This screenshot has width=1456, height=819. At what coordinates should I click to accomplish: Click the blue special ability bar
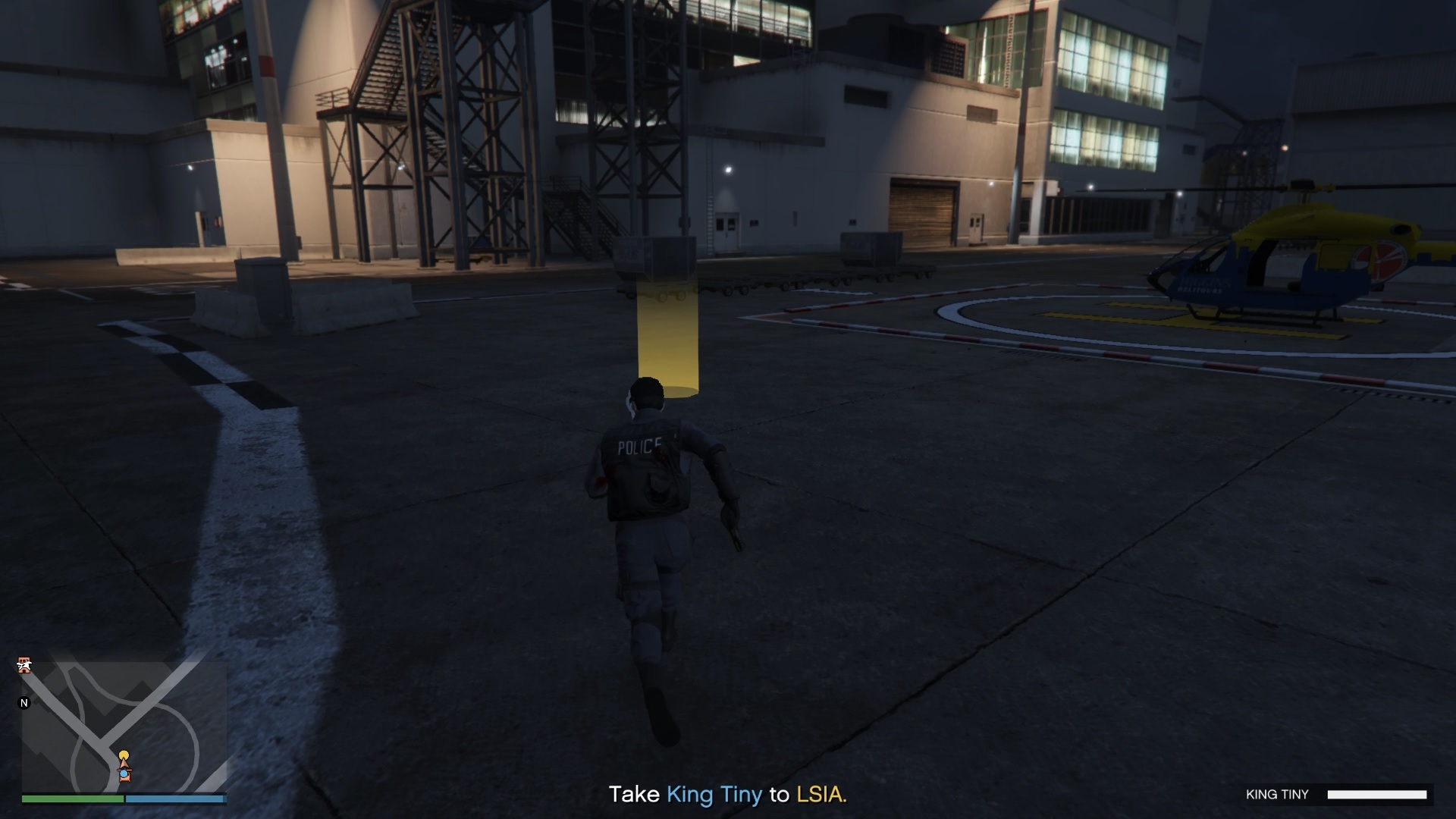[176, 799]
